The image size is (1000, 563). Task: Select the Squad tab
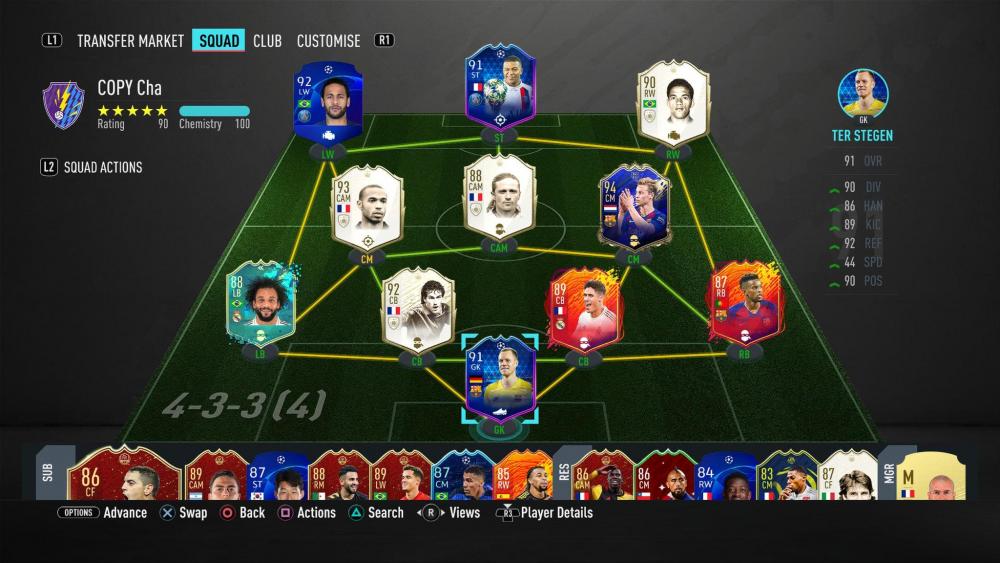(x=219, y=41)
